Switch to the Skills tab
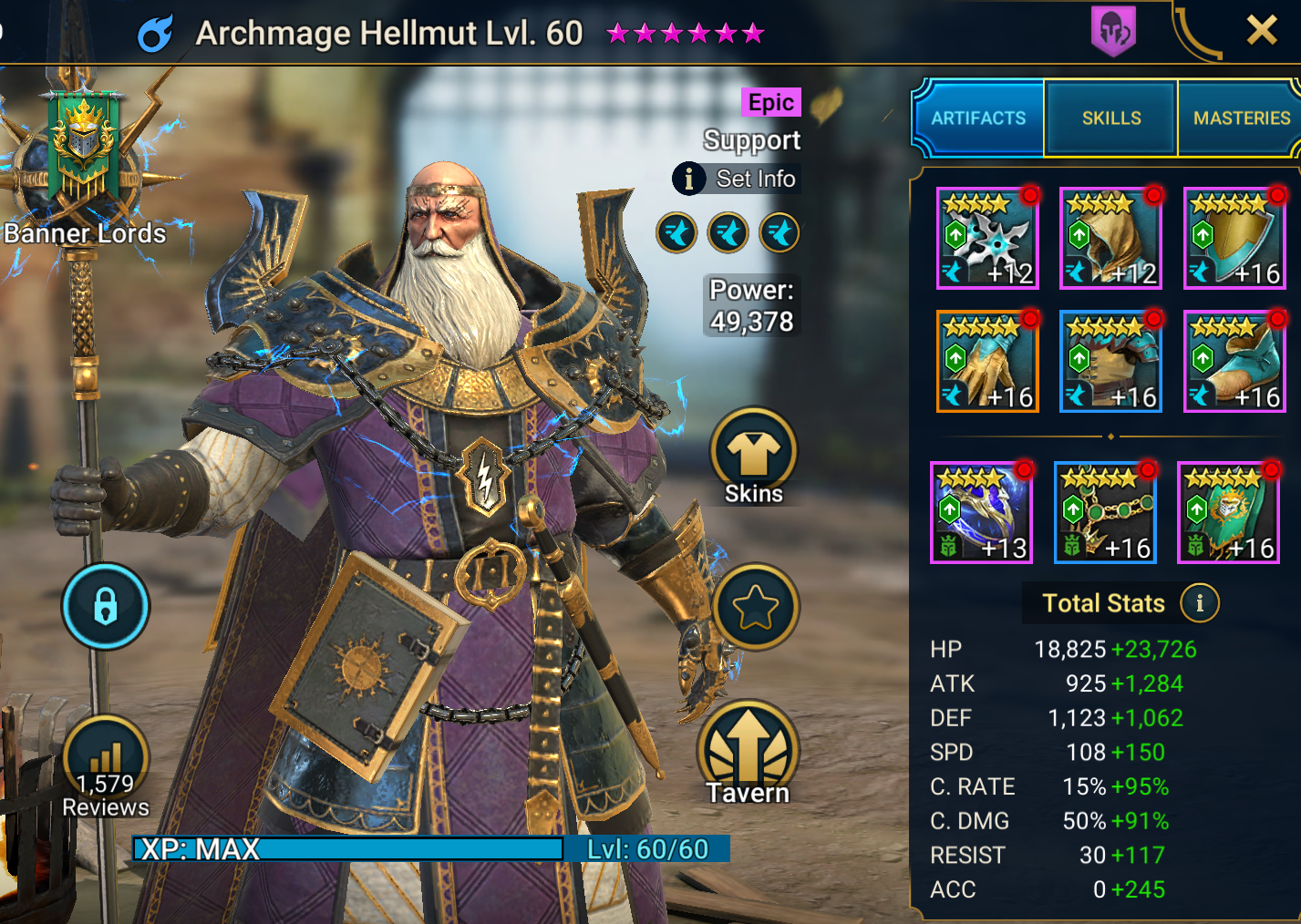1301x924 pixels. click(1110, 118)
